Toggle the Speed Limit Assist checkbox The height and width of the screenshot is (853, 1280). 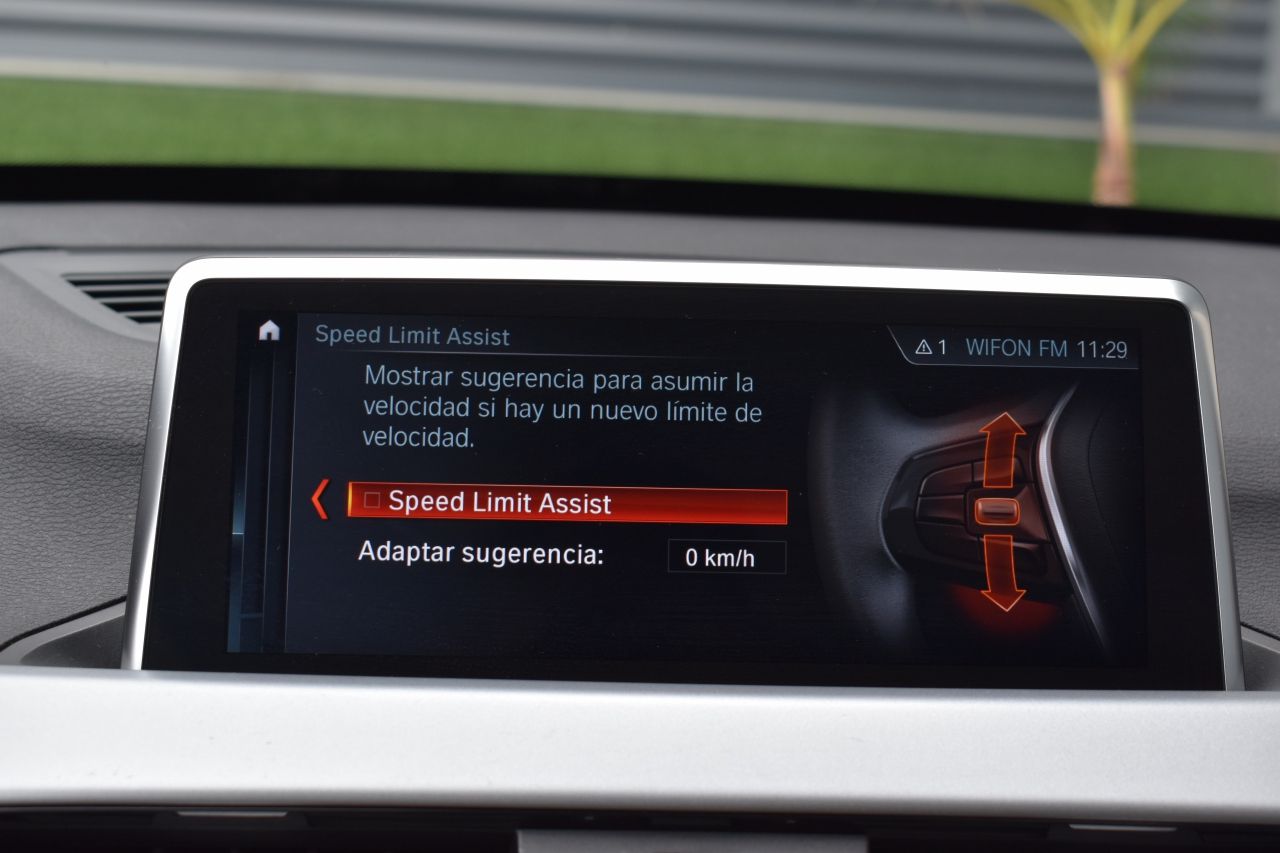click(373, 501)
